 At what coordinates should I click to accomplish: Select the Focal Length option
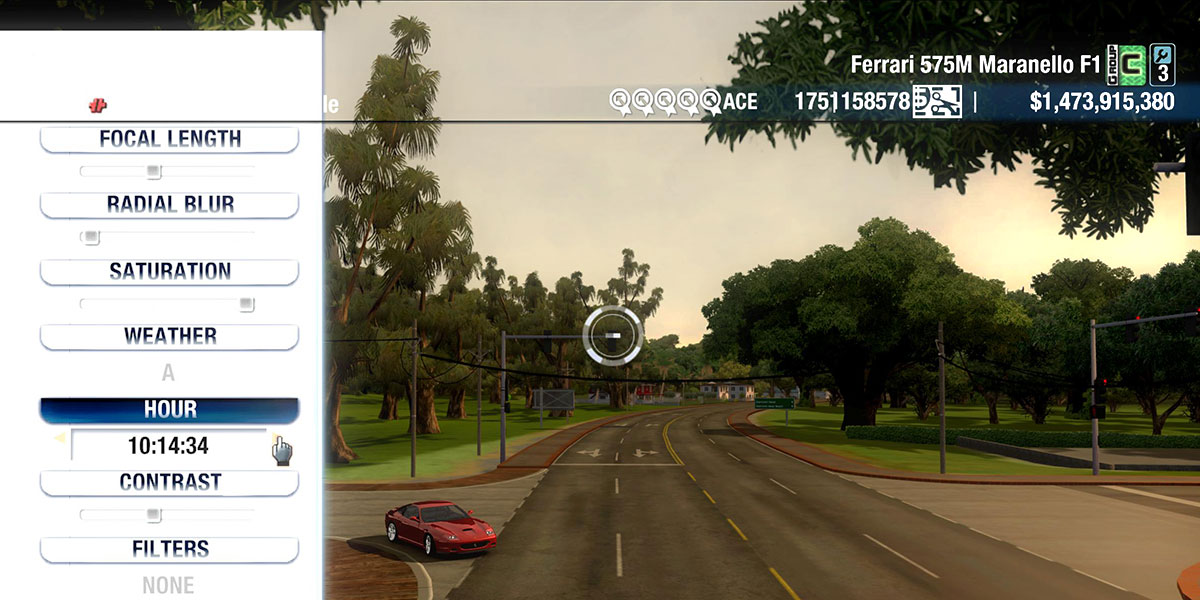(x=169, y=140)
